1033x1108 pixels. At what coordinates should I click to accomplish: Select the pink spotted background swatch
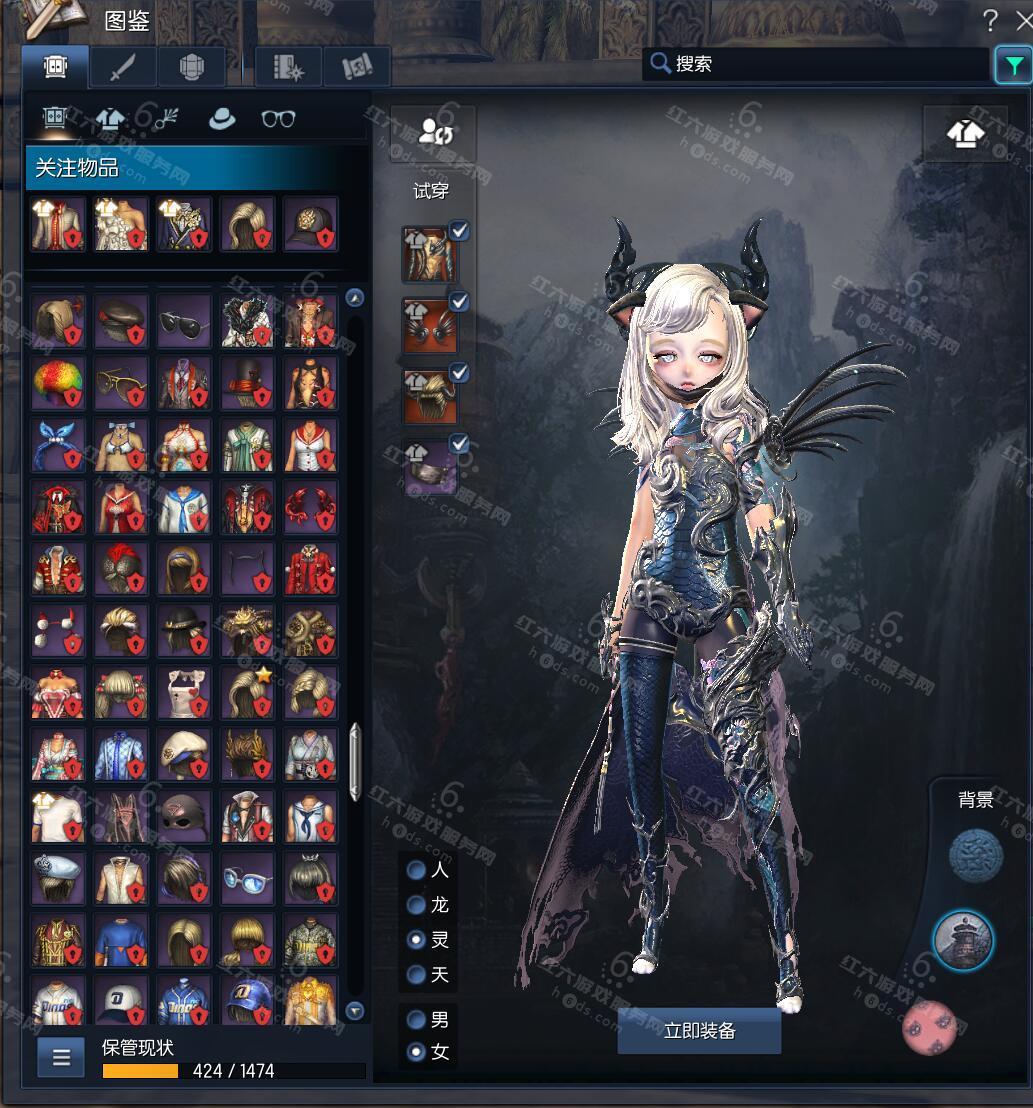[930, 1027]
